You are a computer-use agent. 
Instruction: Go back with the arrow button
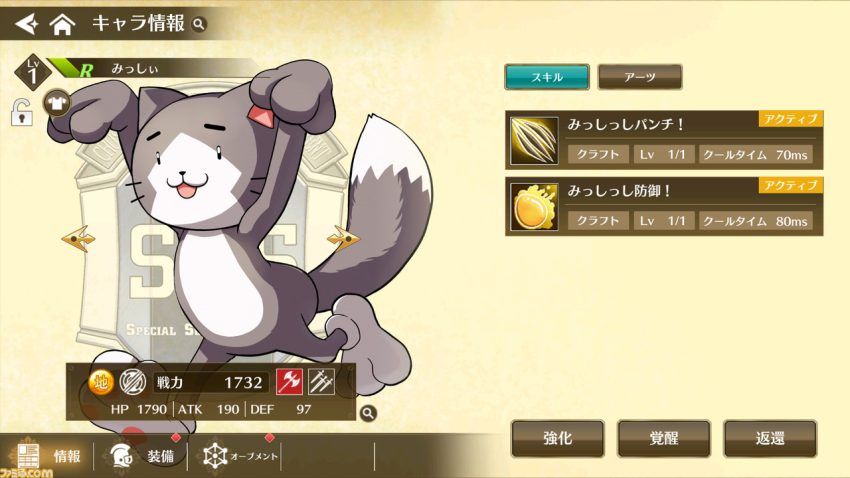(x=22, y=21)
